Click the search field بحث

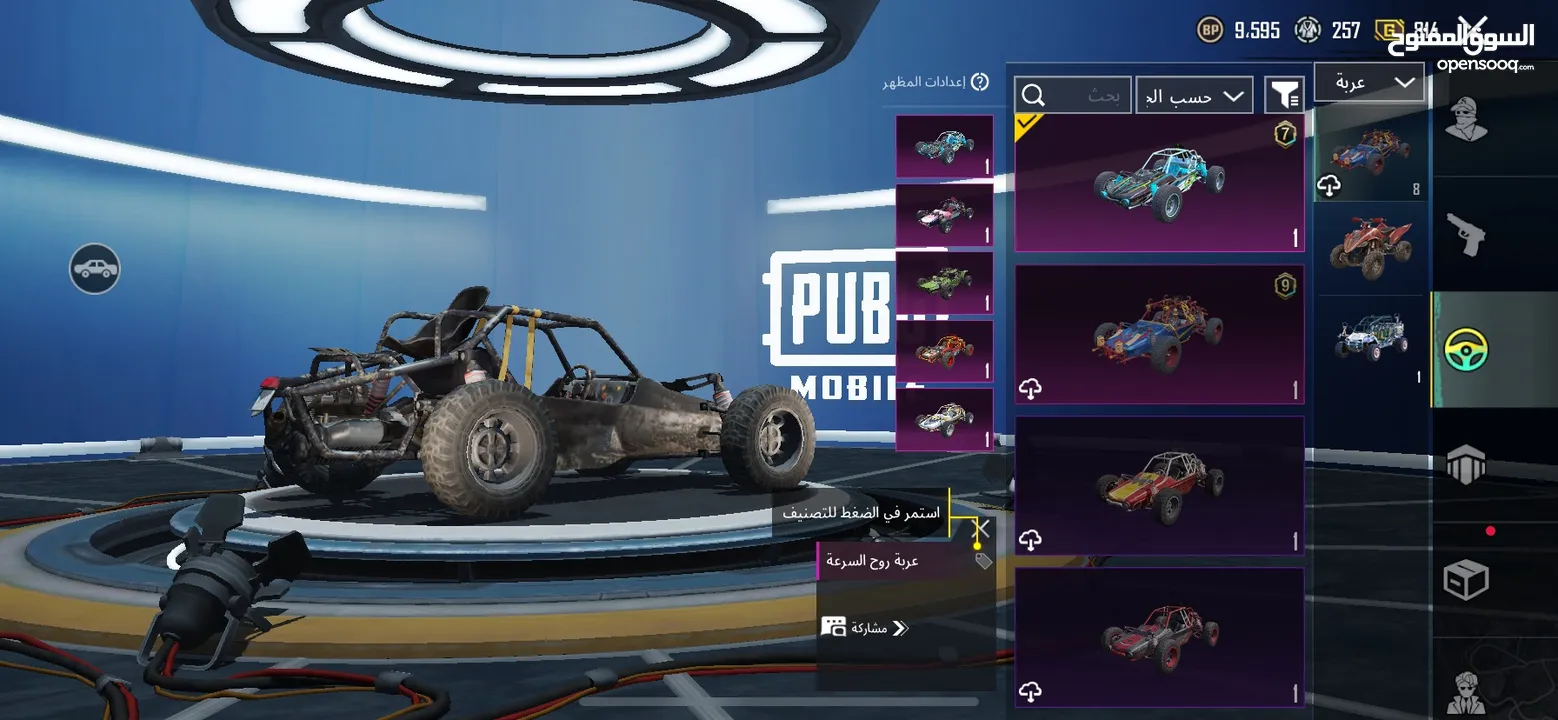tap(1073, 96)
